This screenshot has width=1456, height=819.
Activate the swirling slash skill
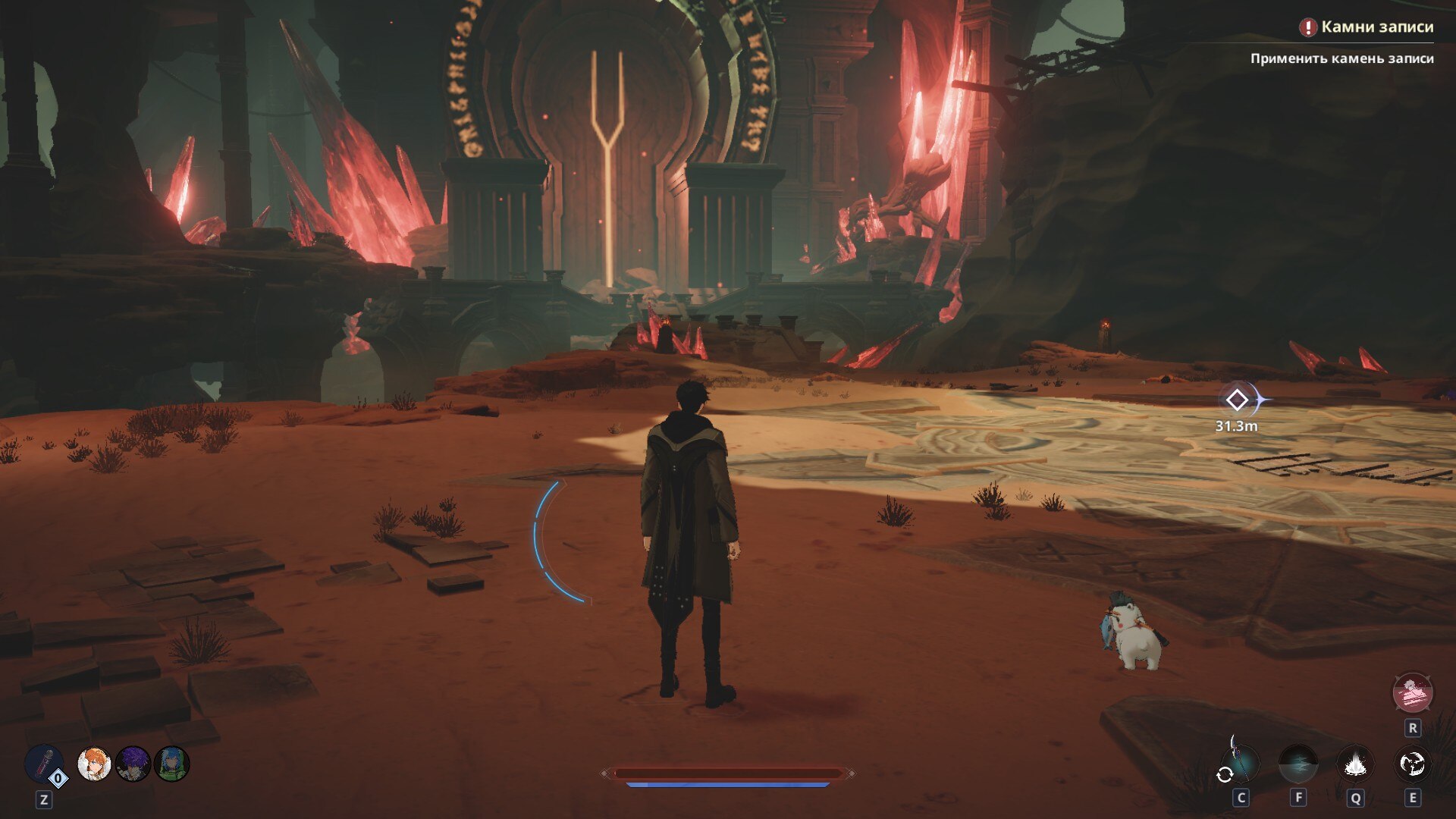(1412, 764)
